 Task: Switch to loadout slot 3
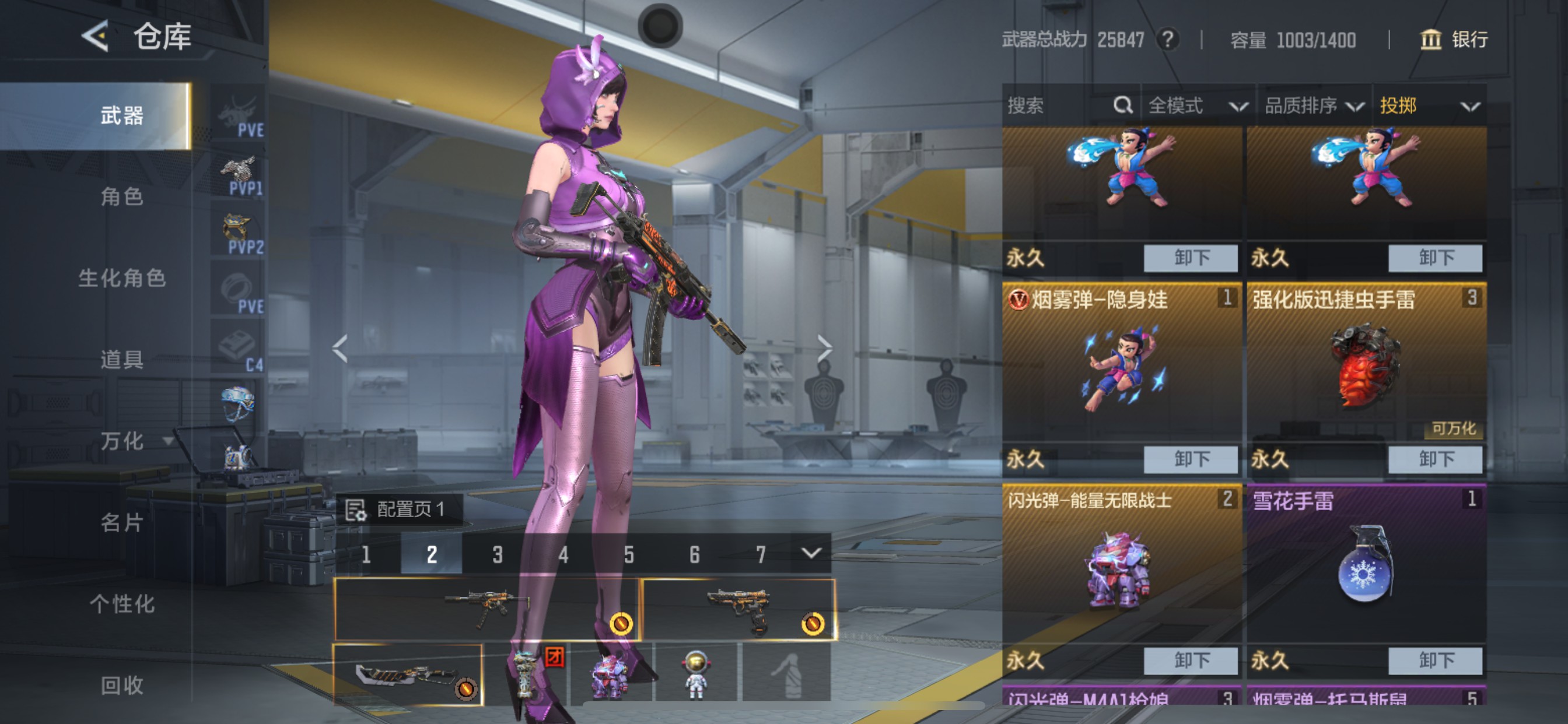point(498,554)
